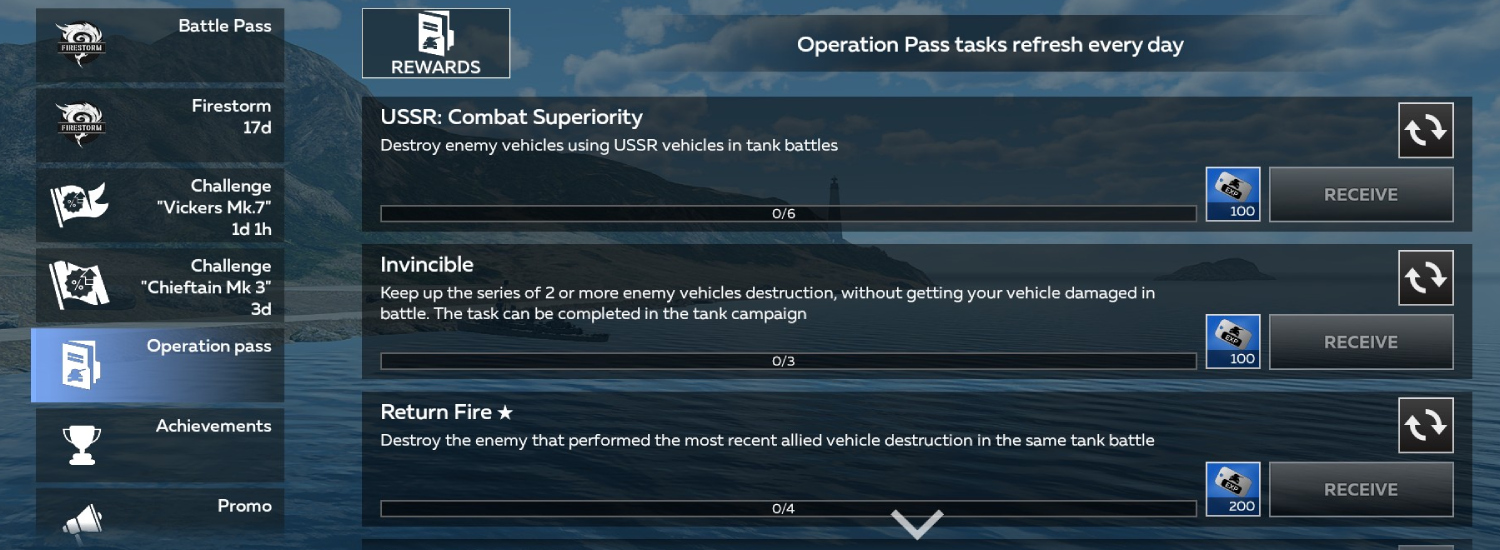Image resolution: width=1500 pixels, height=550 pixels.
Task: Click the down chevron to see more tasks
Action: point(917,523)
